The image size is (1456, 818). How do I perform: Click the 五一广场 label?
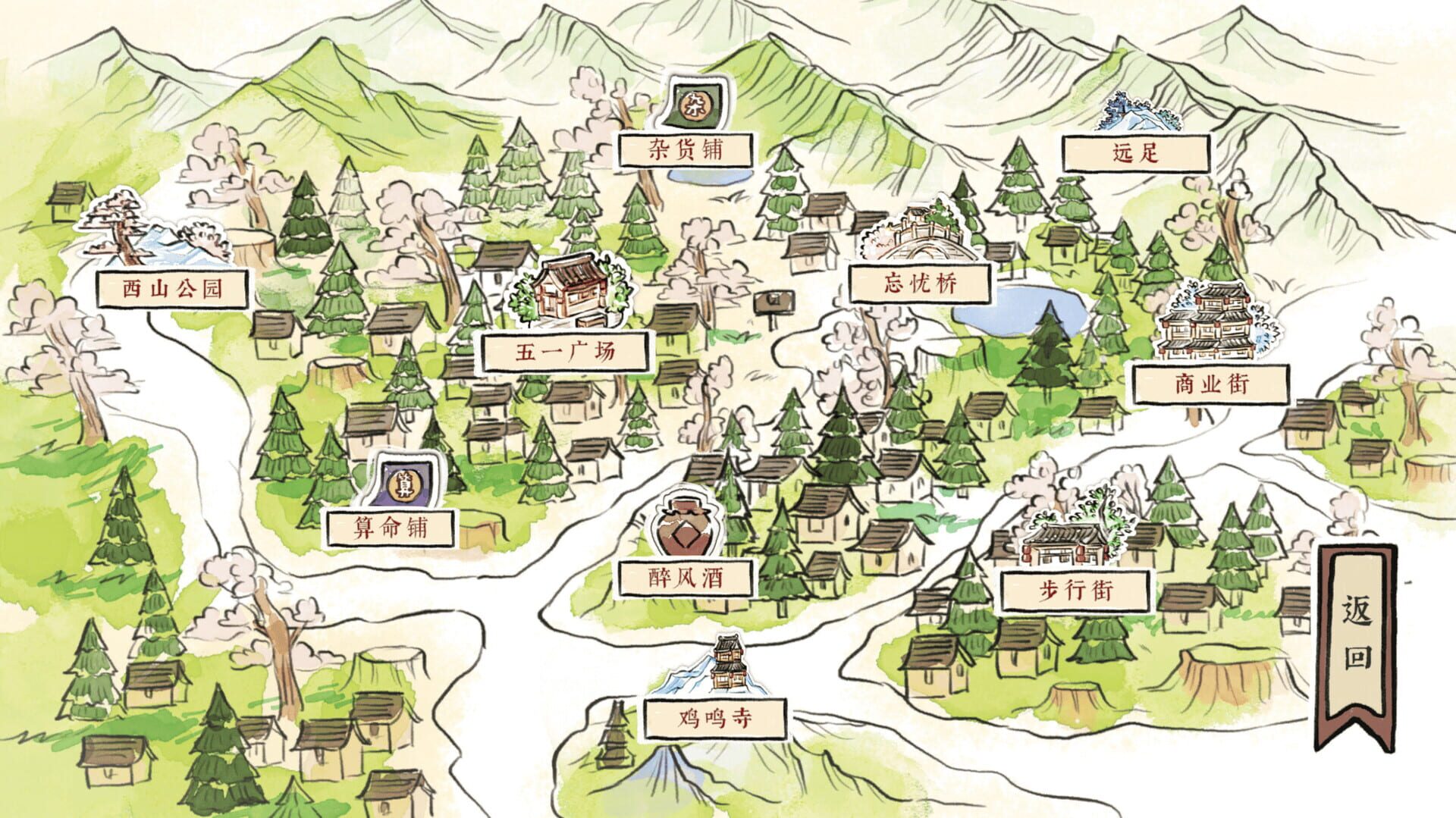(567, 352)
